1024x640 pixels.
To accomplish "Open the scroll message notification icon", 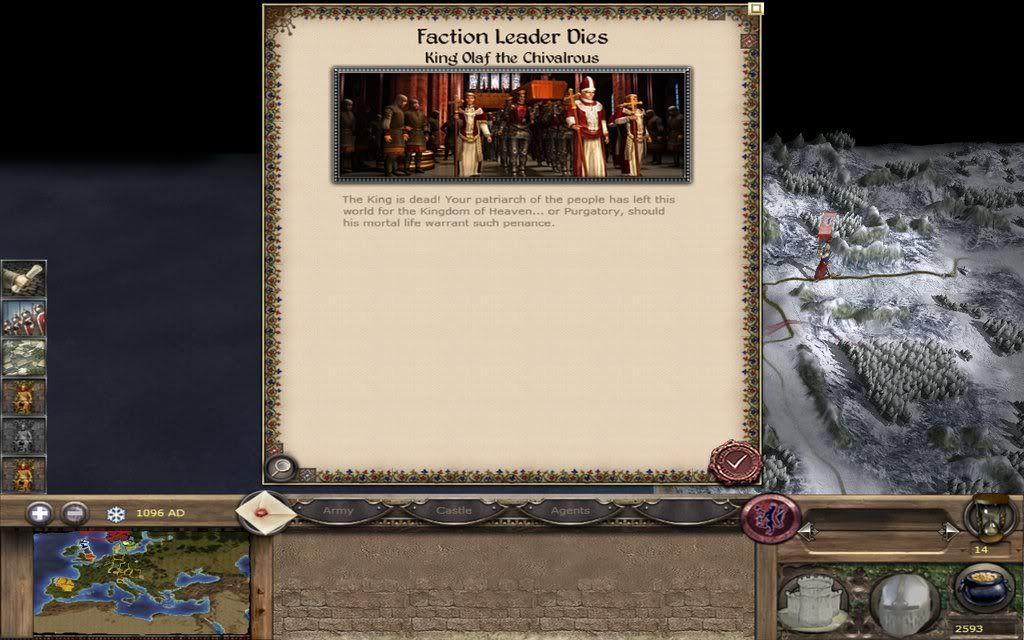I will click(23, 279).
